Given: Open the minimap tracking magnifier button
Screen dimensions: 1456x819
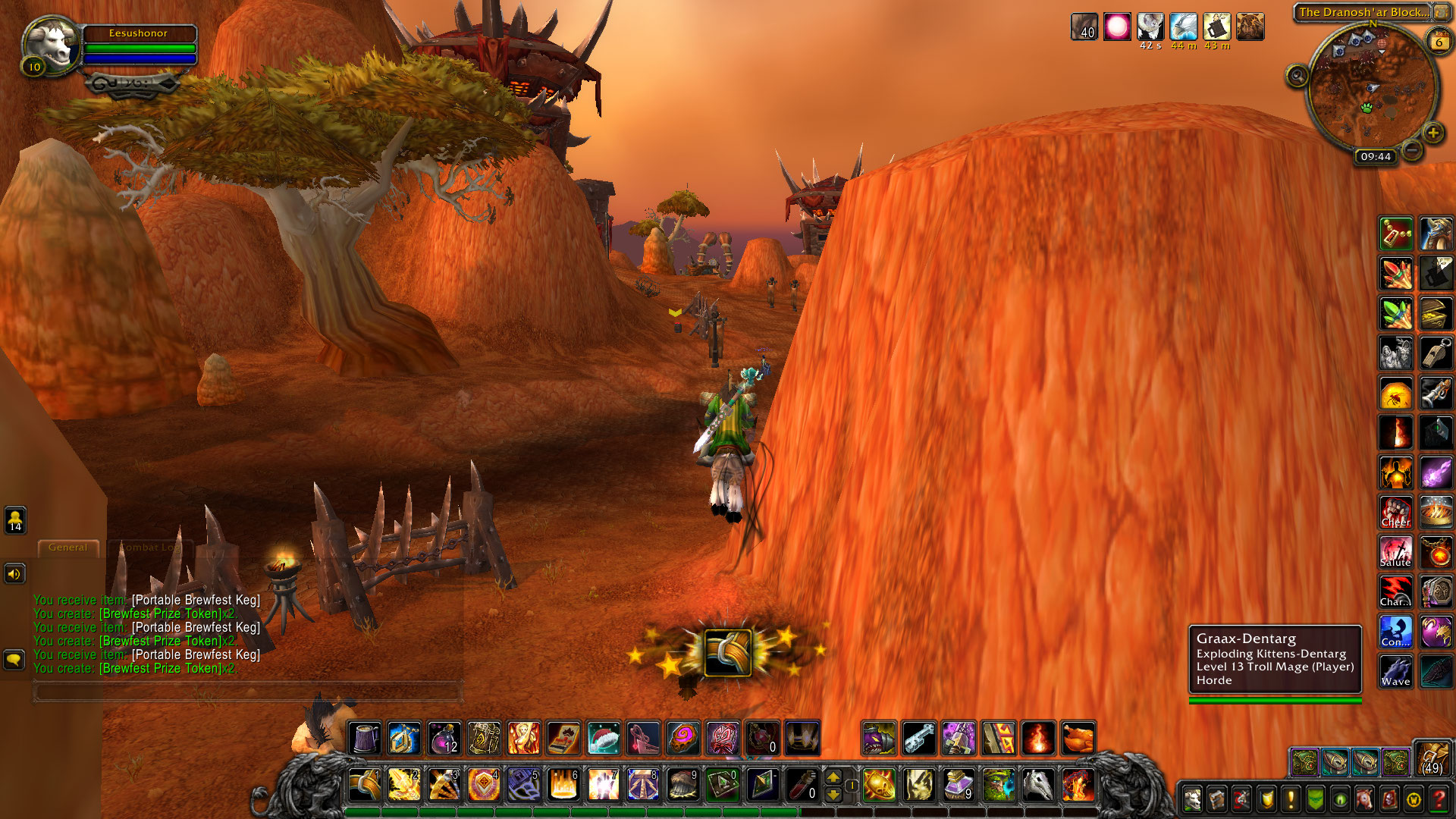Looking at the screenshot, I should click(x=1297, y=76).
